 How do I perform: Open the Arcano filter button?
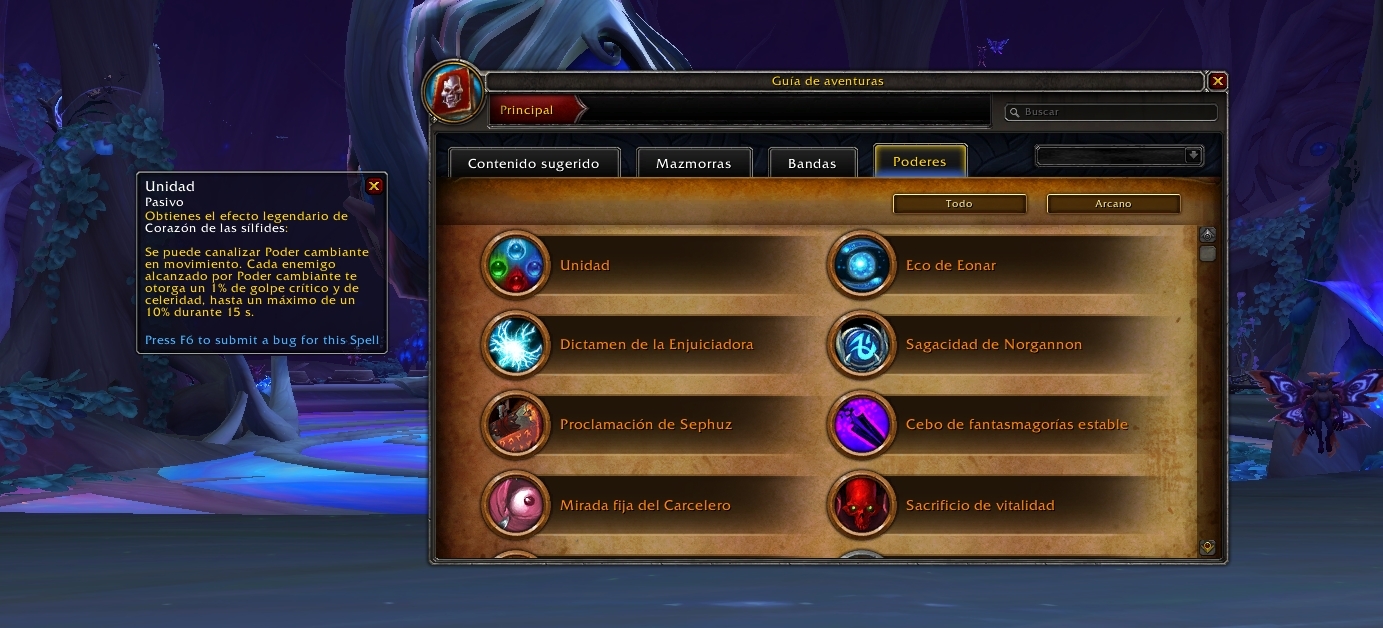pos(1113,203)
